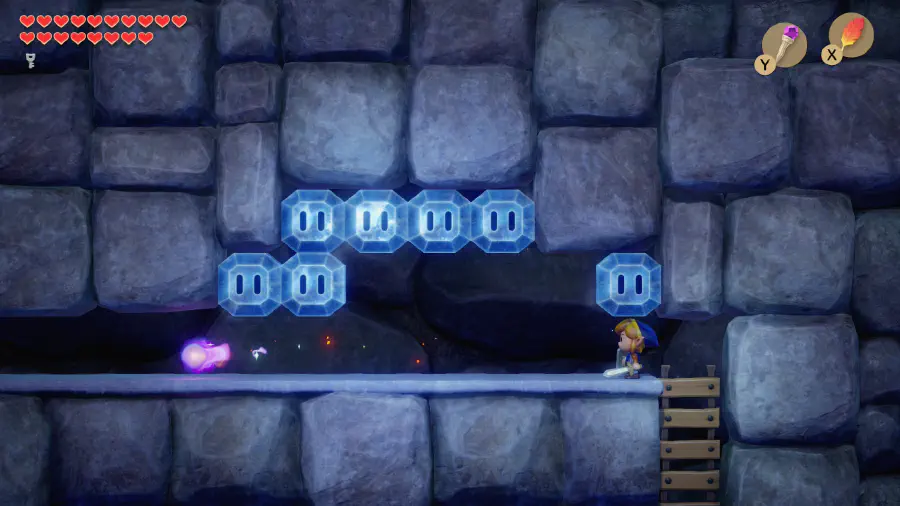Select the Magic Rod item slot
The height and width of the screenshot is (506, 900).
(784, 44)
